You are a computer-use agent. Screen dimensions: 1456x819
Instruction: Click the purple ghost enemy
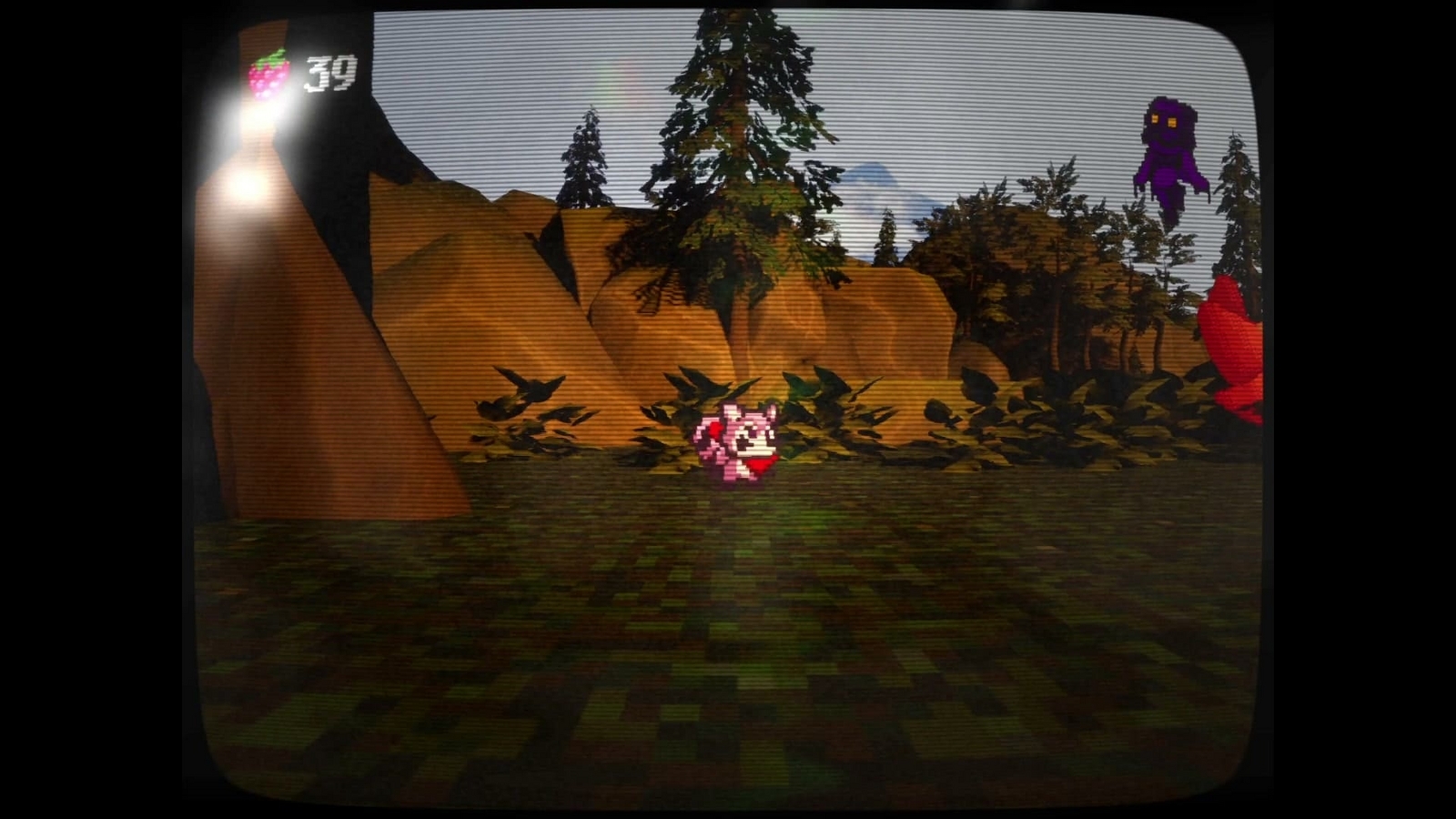(x=1168, y=150)
